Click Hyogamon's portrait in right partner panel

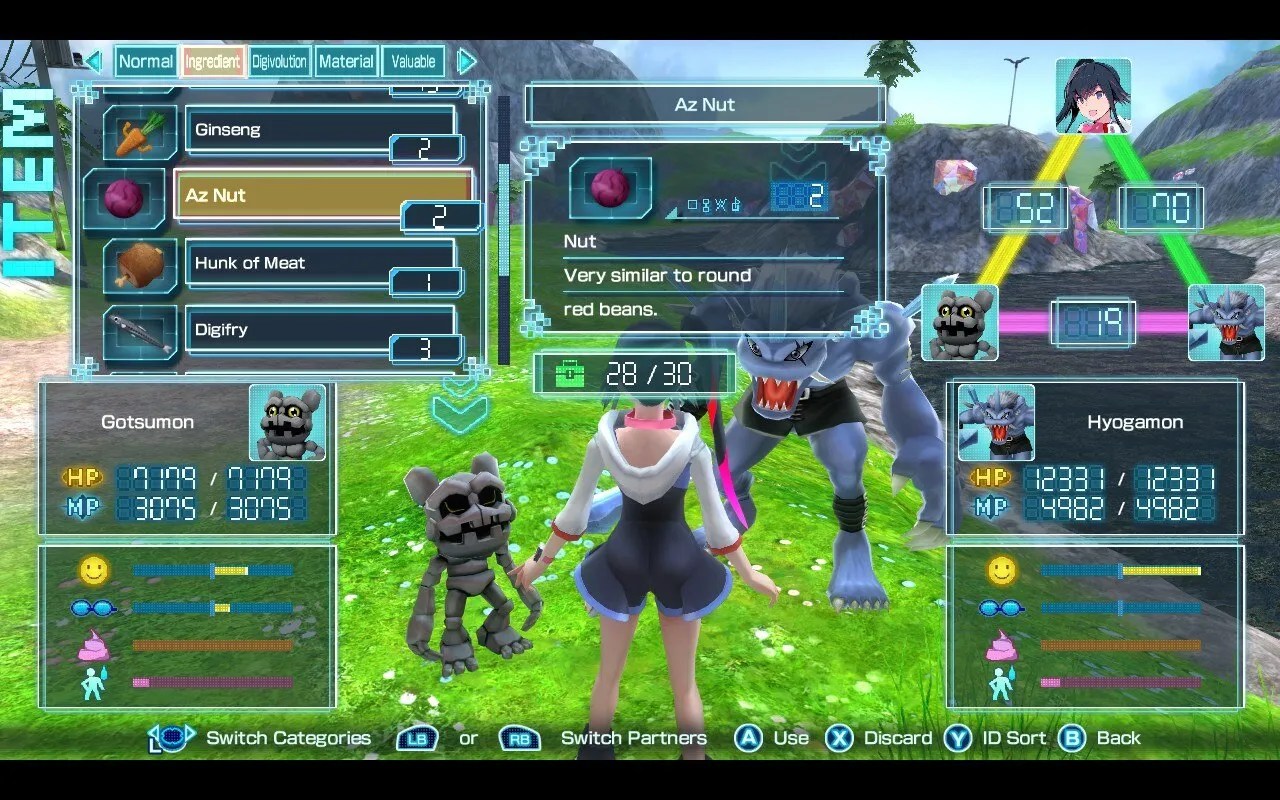[x=996, y=424]
